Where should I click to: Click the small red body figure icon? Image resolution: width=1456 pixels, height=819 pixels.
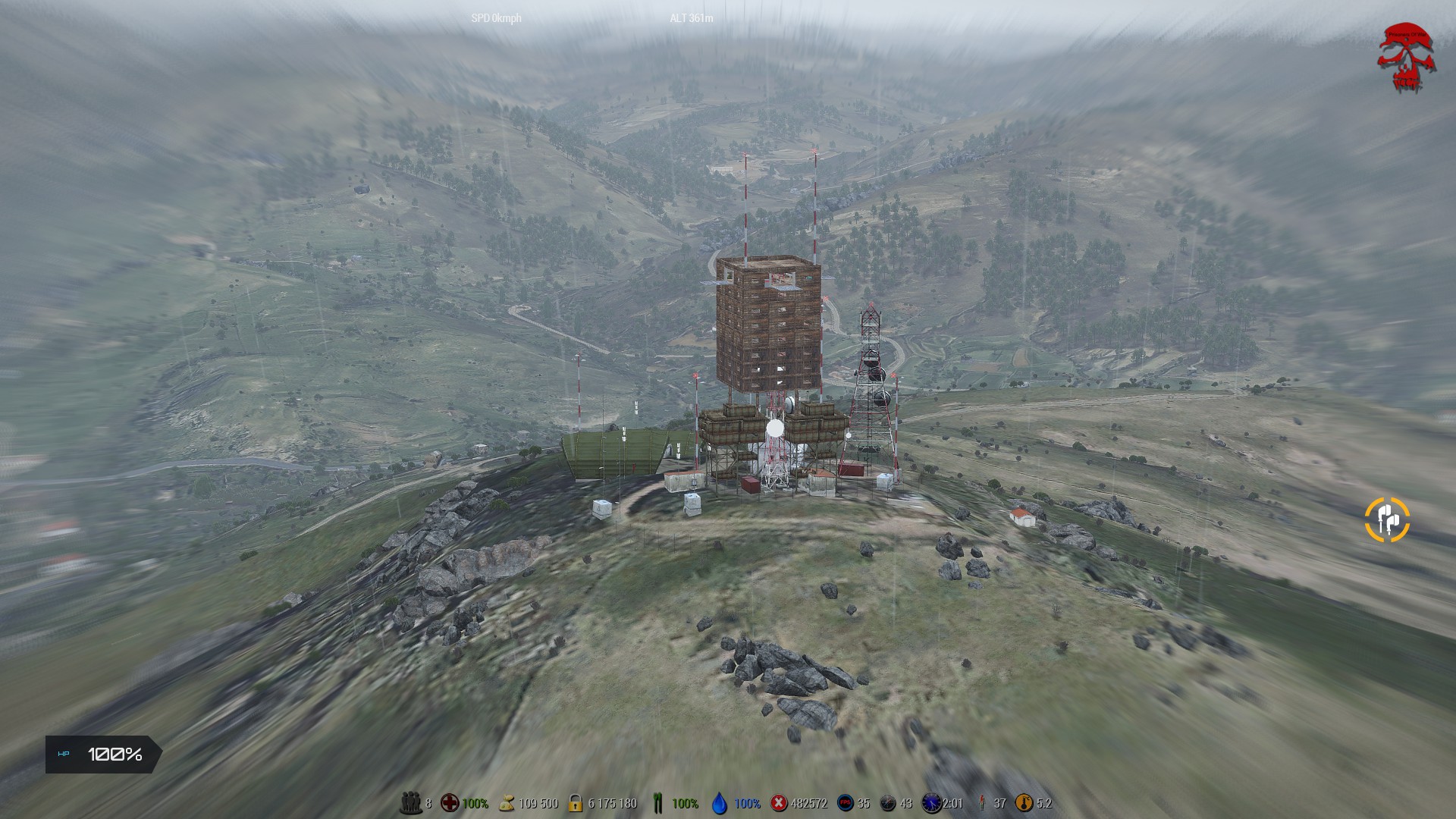click(x=983, y=803)
